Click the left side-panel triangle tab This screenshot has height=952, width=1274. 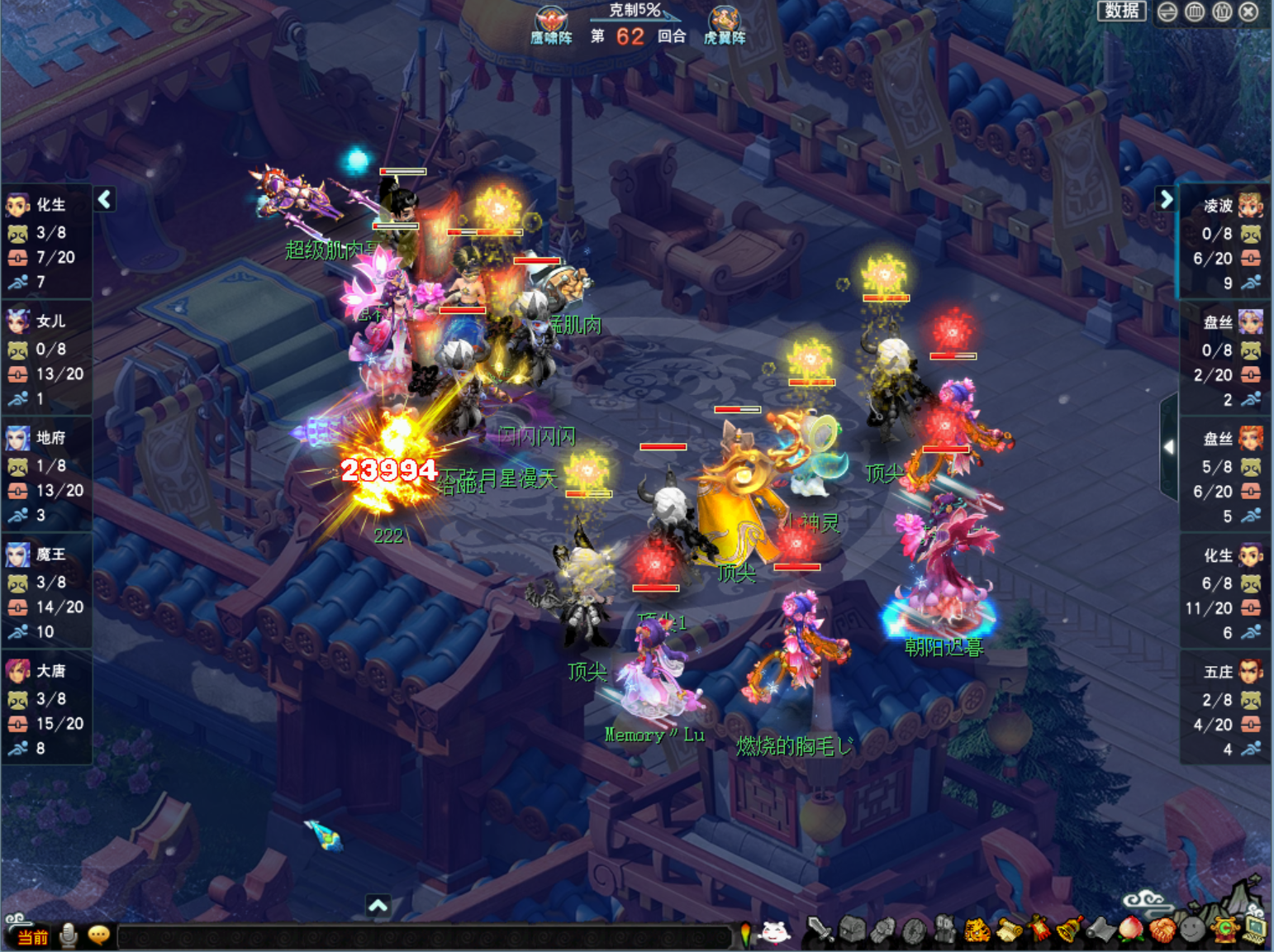pyautogui.click(x=1168, y=447)
